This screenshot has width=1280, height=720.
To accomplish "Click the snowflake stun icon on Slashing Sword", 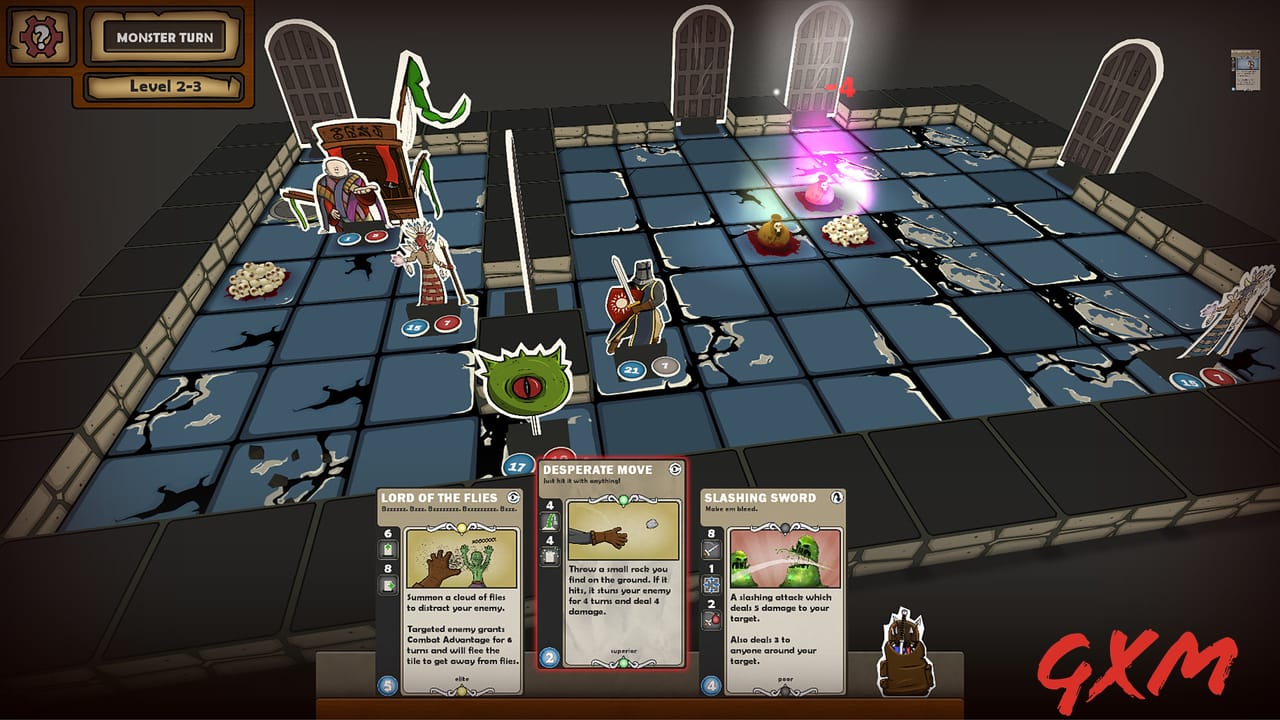I will (x=711, y=584).
